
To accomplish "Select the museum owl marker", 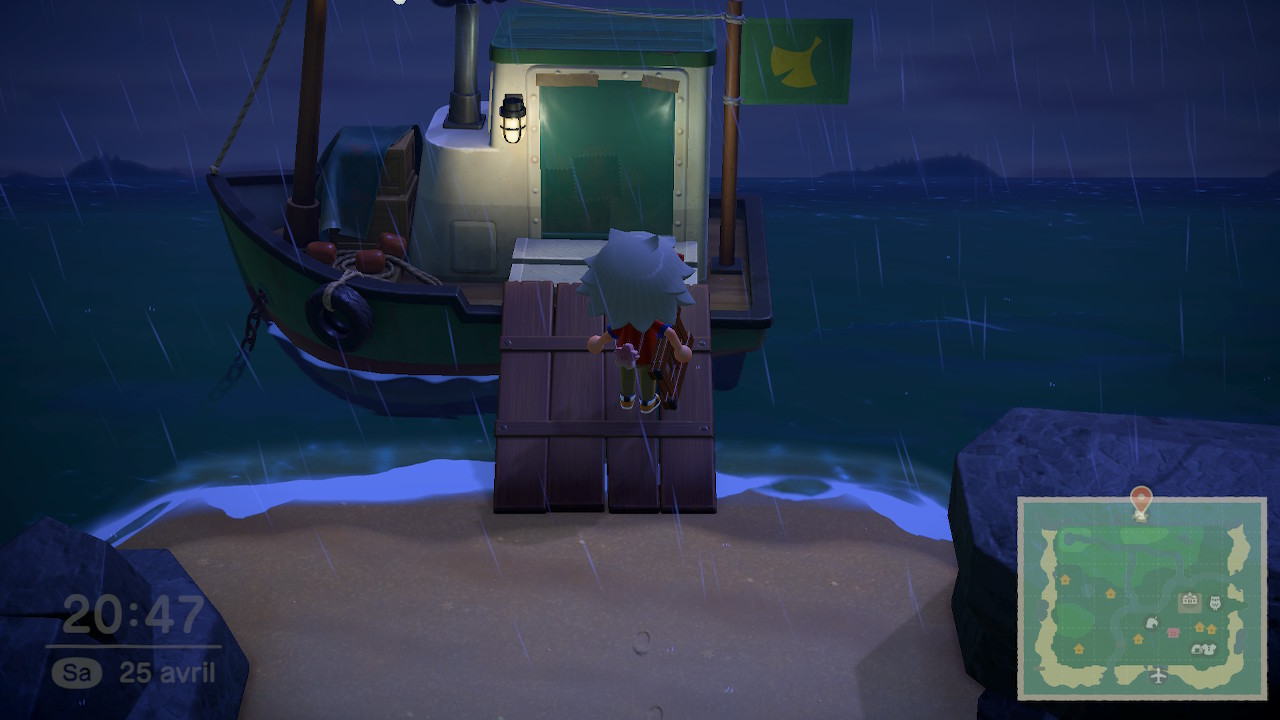I will point(1216,602).
